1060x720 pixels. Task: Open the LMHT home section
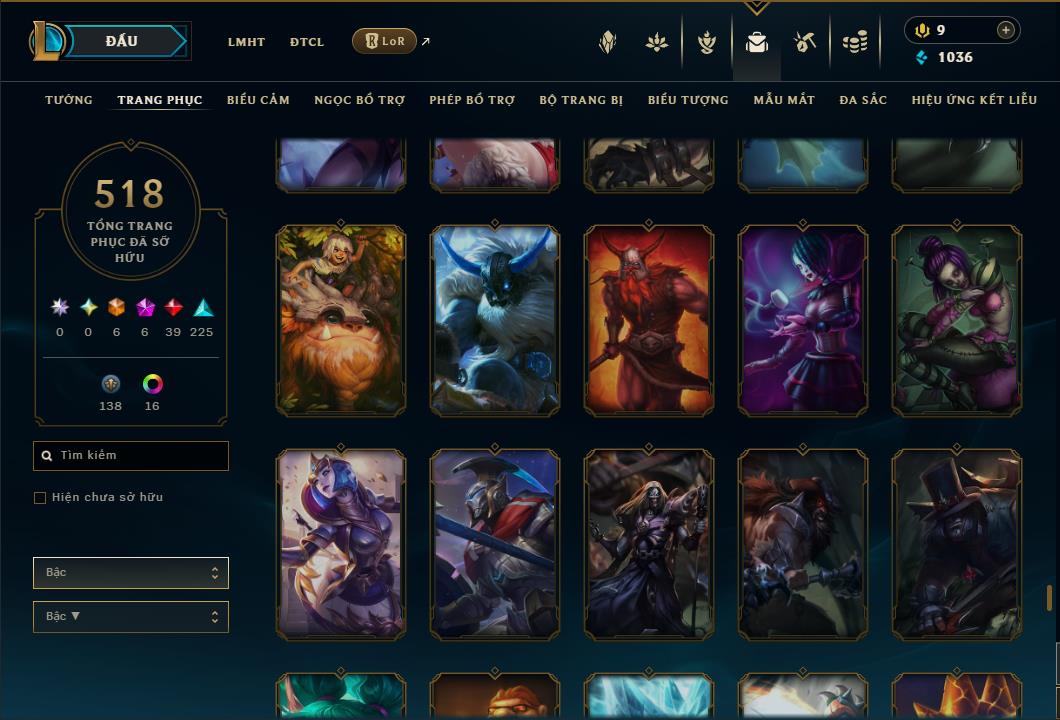pos(246,42)
